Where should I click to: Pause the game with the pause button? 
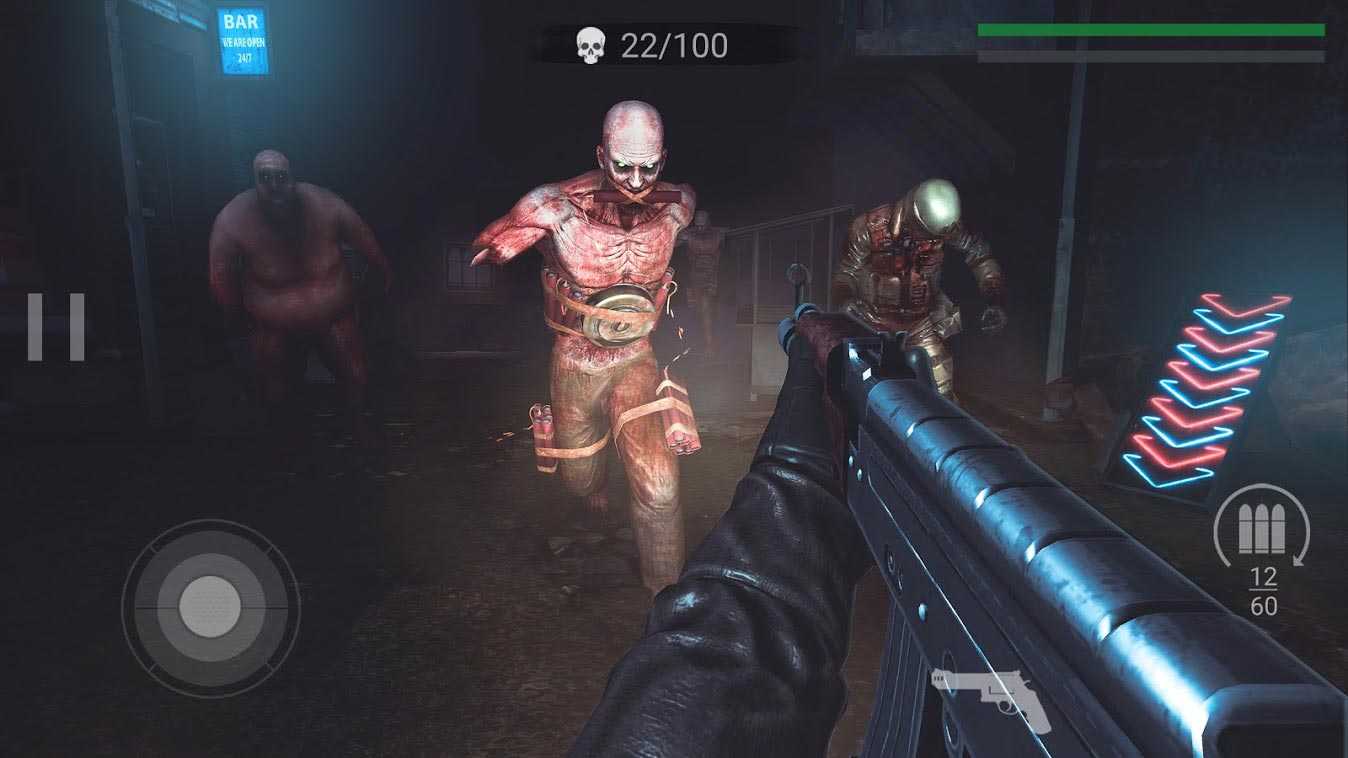(56, 327)
